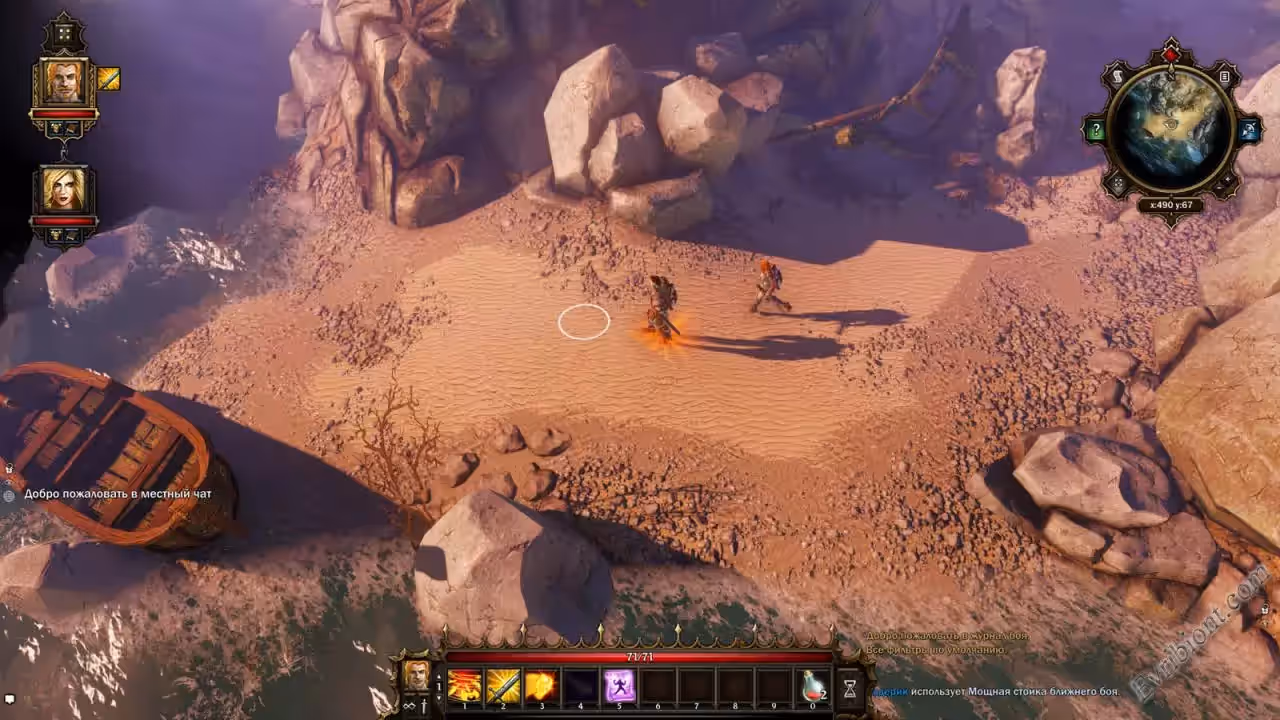Open the character portrait beside the hotbar
The width and height of the screenshot is (1280, 720).
click(x=416, y=674)
